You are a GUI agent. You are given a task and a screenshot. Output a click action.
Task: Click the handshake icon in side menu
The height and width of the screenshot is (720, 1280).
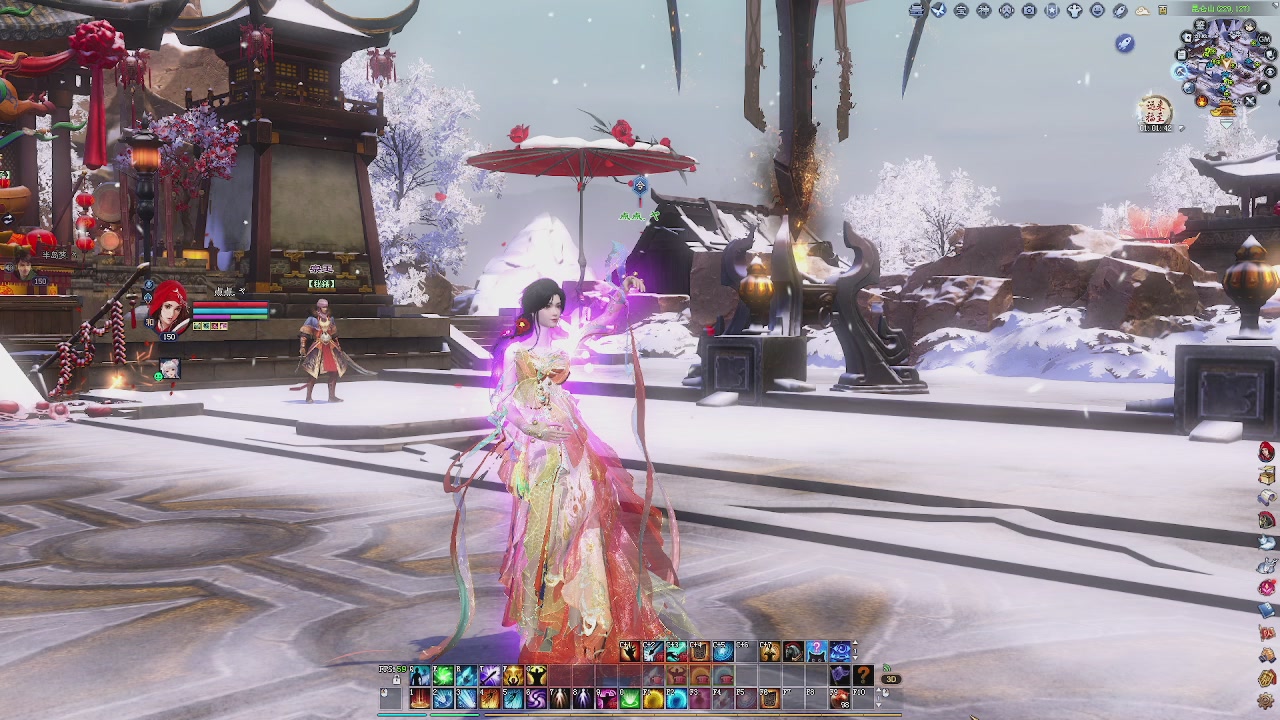coord(1267,655)
